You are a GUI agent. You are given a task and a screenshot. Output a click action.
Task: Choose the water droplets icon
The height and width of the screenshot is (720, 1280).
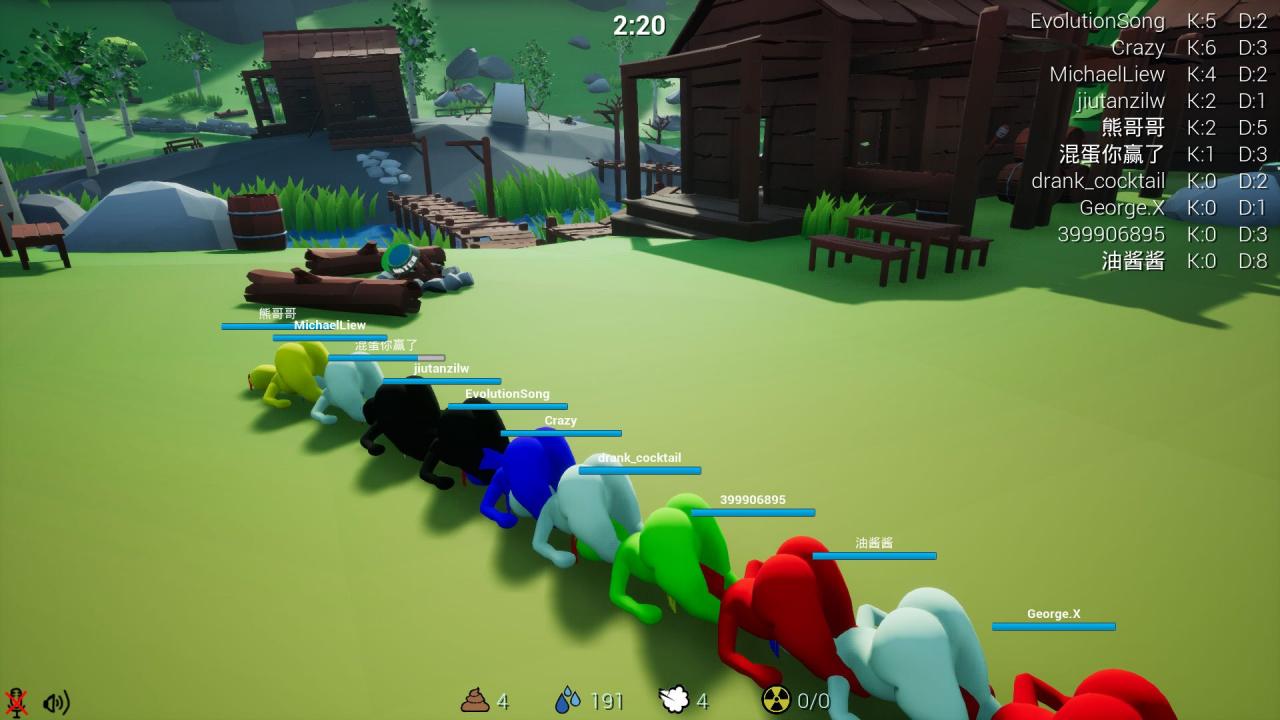pyautogui.click(x=568, y=700)
